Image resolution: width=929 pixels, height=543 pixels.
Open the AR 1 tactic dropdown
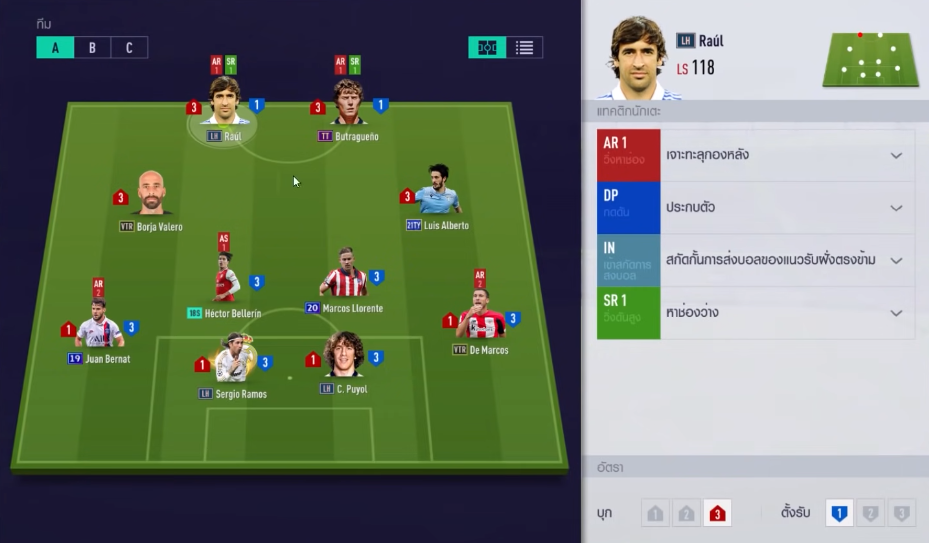pos(896,155)
